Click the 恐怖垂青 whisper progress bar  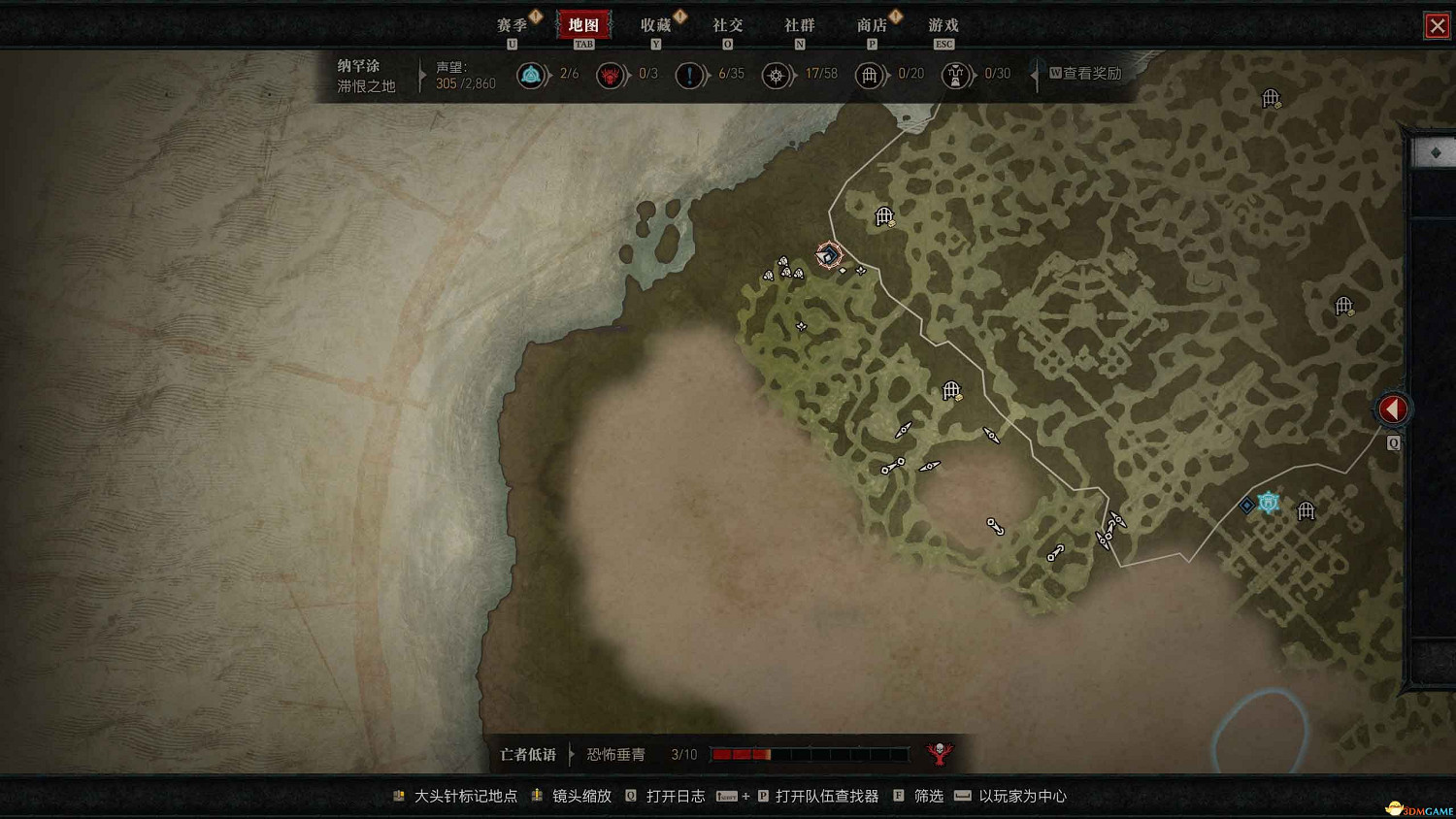[811, 754]
